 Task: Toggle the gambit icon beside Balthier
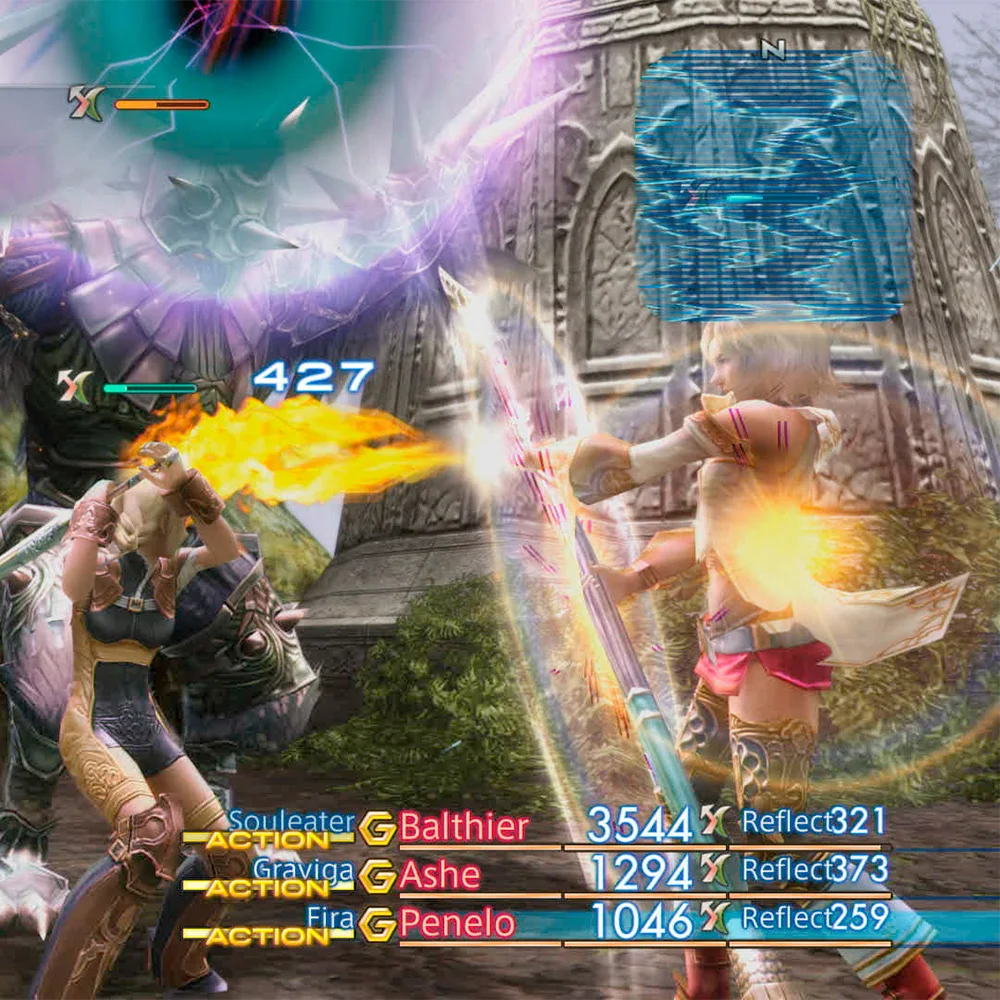click(x=377, y=827)
